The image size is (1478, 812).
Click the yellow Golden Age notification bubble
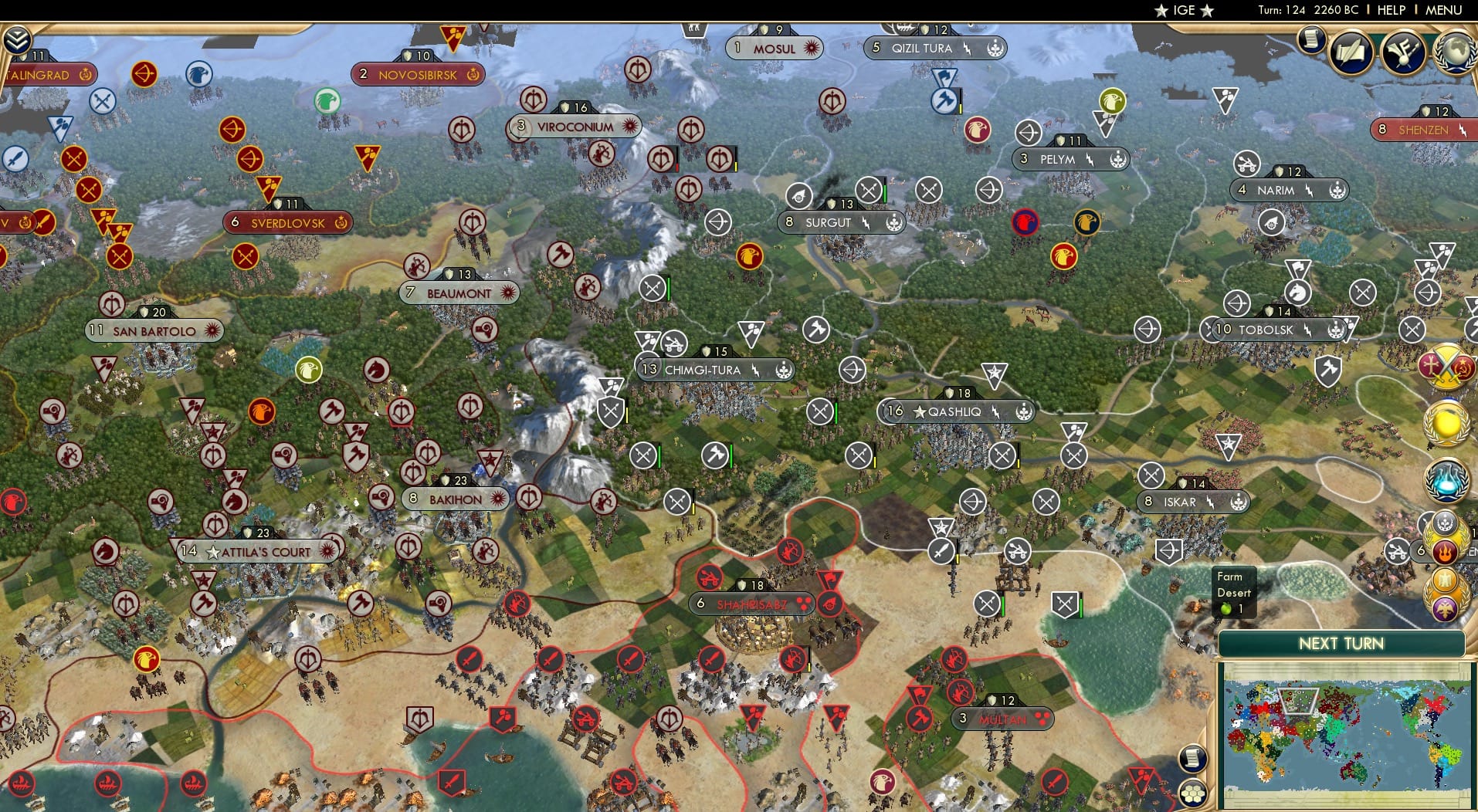click(1446, 425)
